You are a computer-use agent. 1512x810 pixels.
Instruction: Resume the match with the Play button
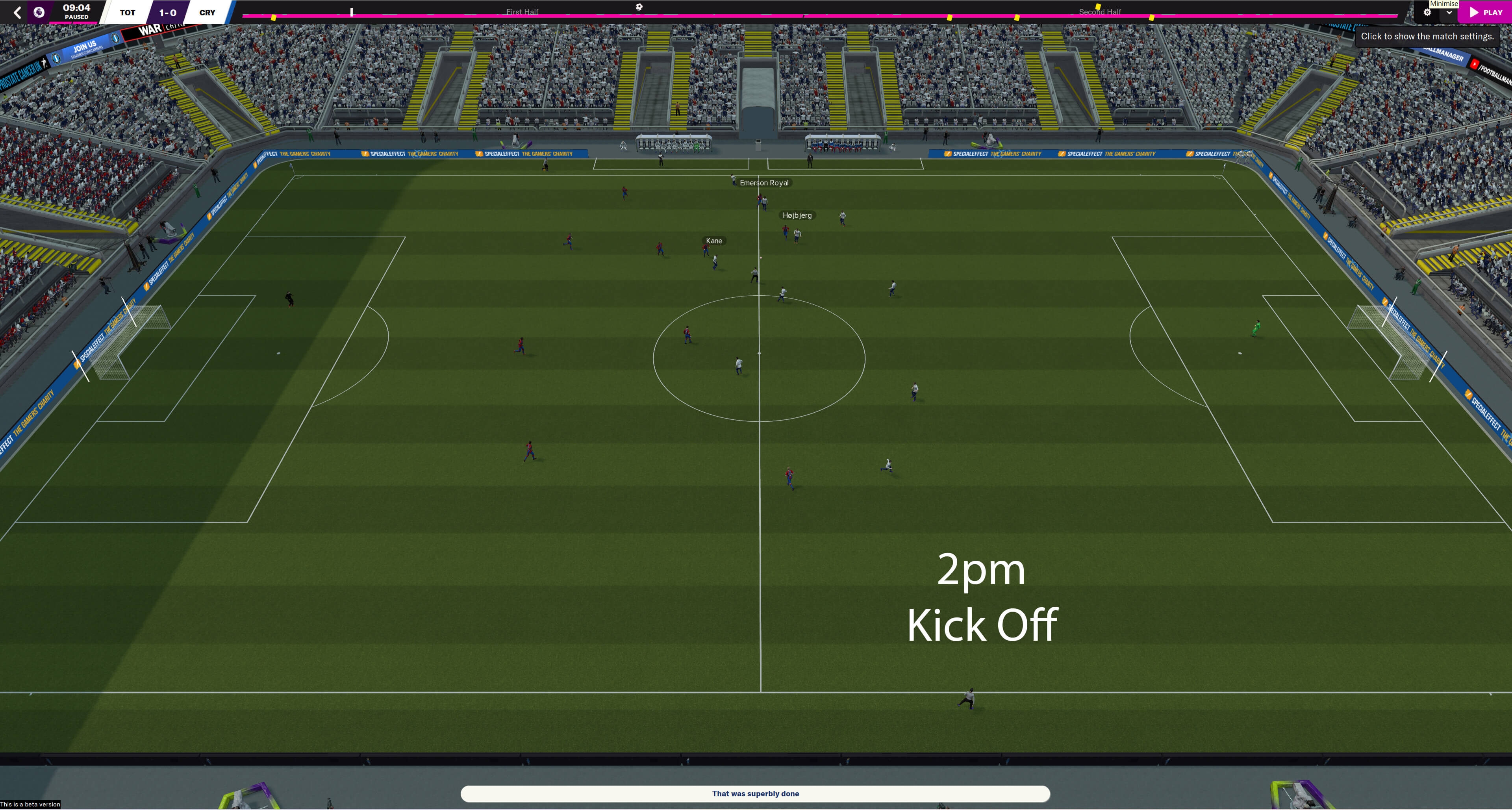tap(1486, 12)
